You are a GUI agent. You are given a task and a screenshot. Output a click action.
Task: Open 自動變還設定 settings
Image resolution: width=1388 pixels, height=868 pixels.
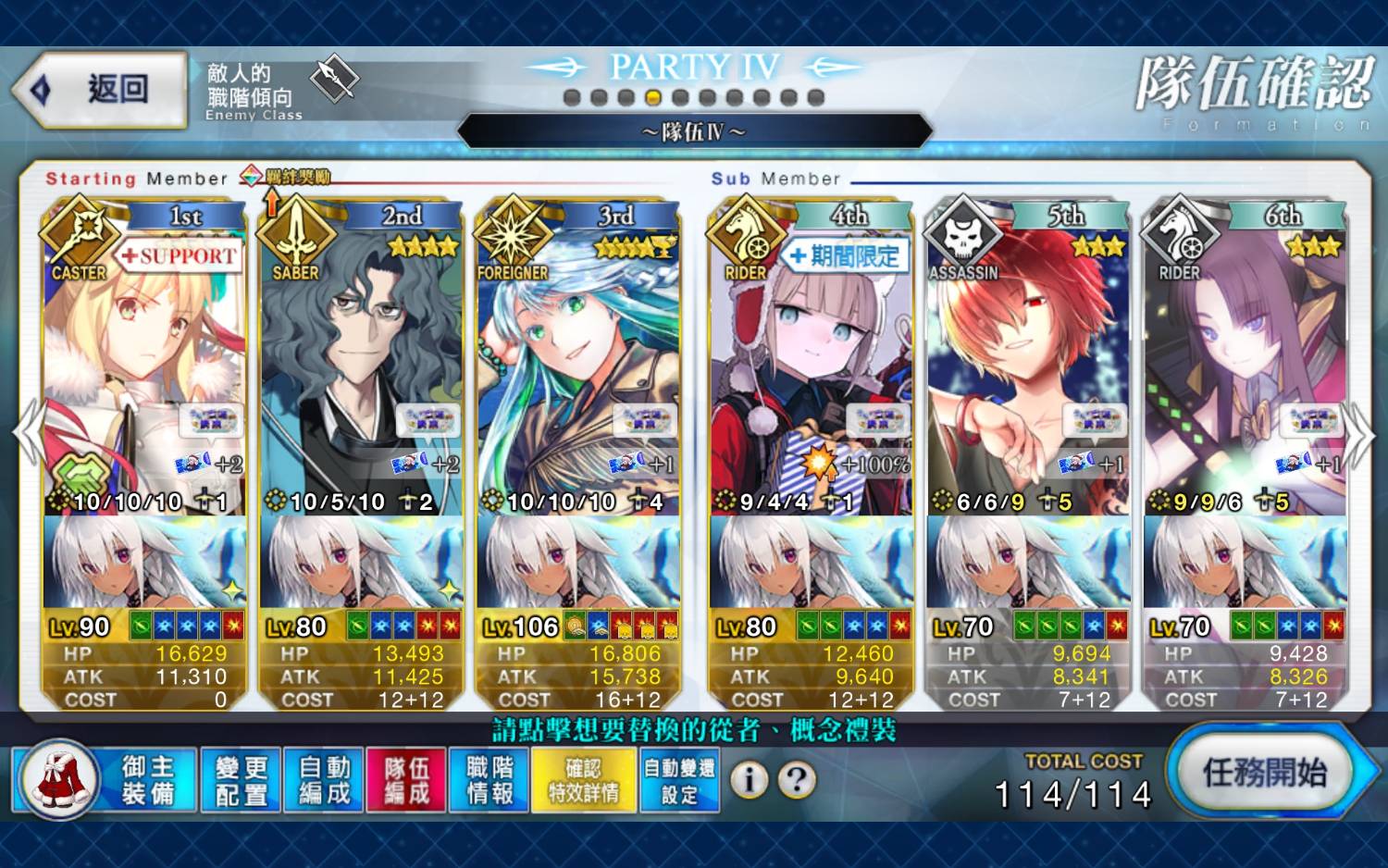(679, 780)
